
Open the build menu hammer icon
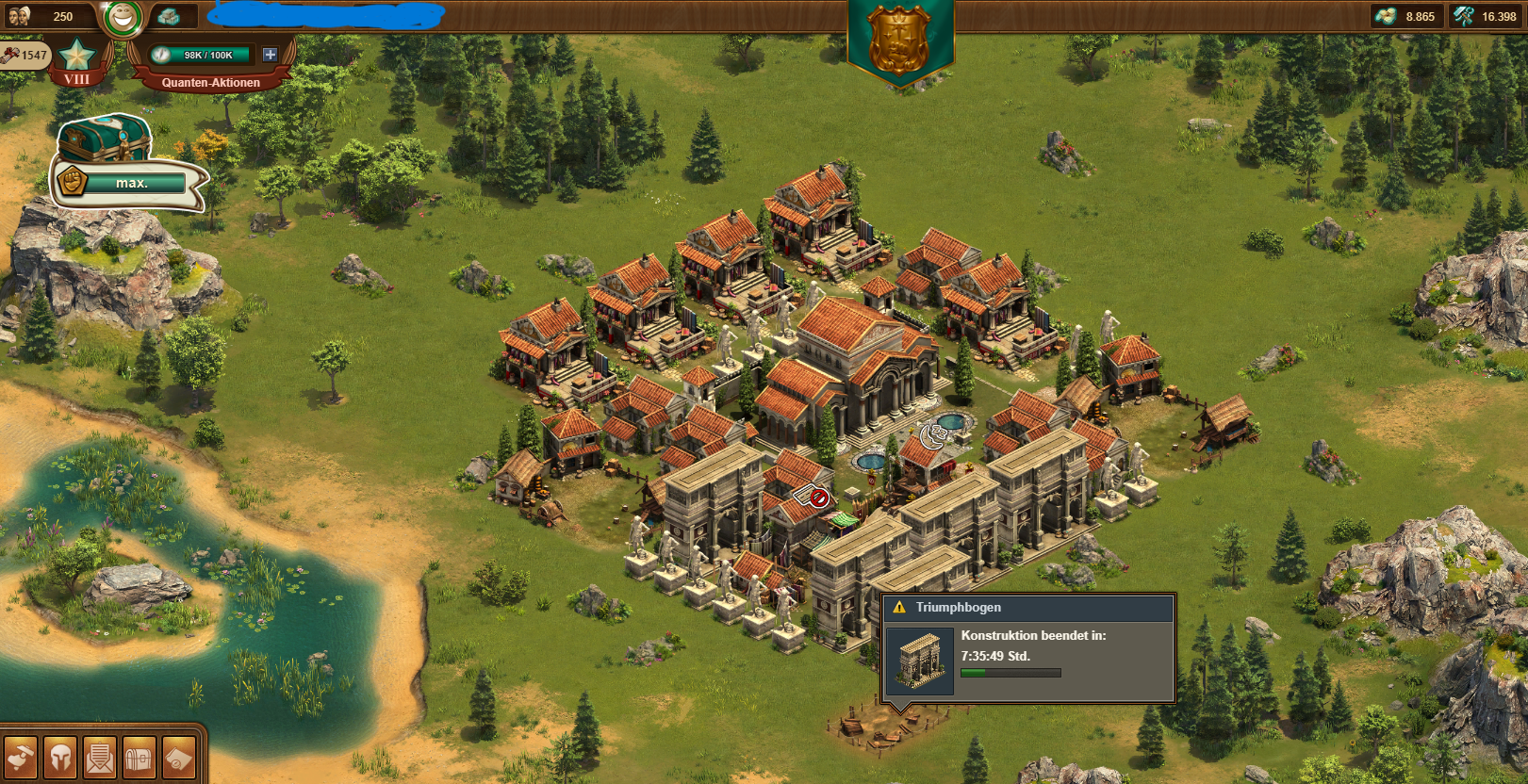tap(21, 757)
